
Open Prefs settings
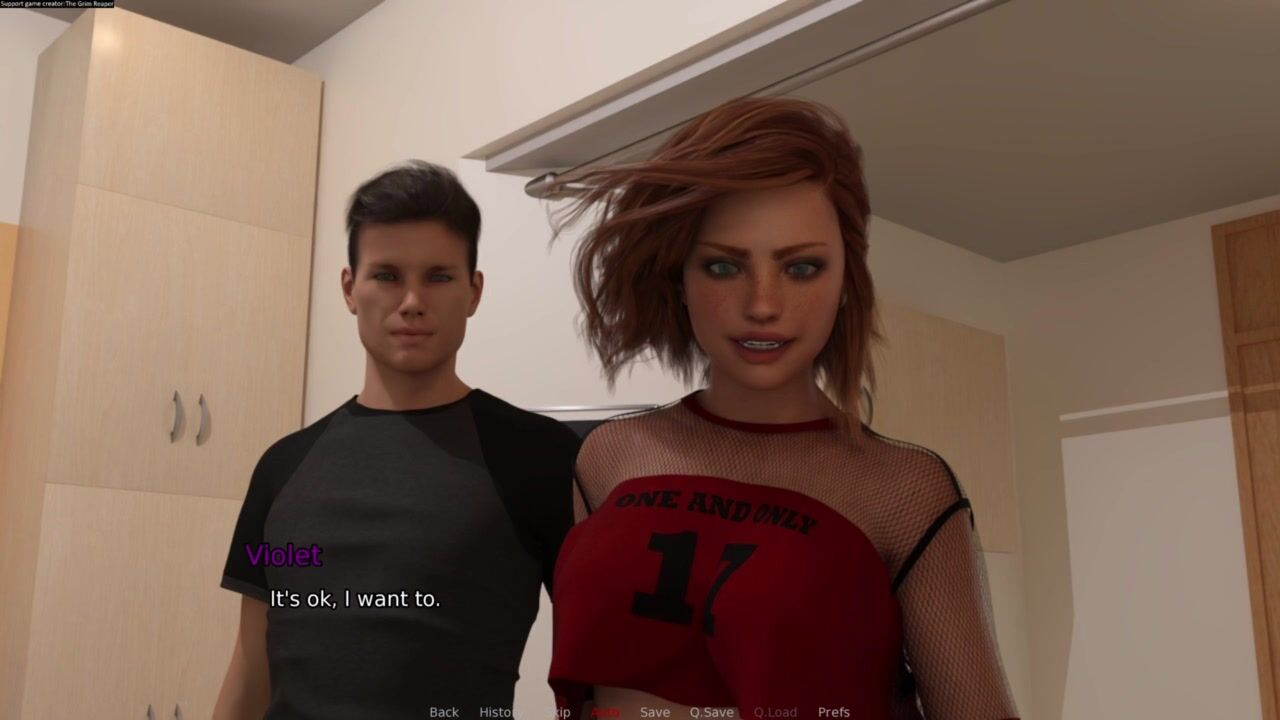(x=834, y=712)
